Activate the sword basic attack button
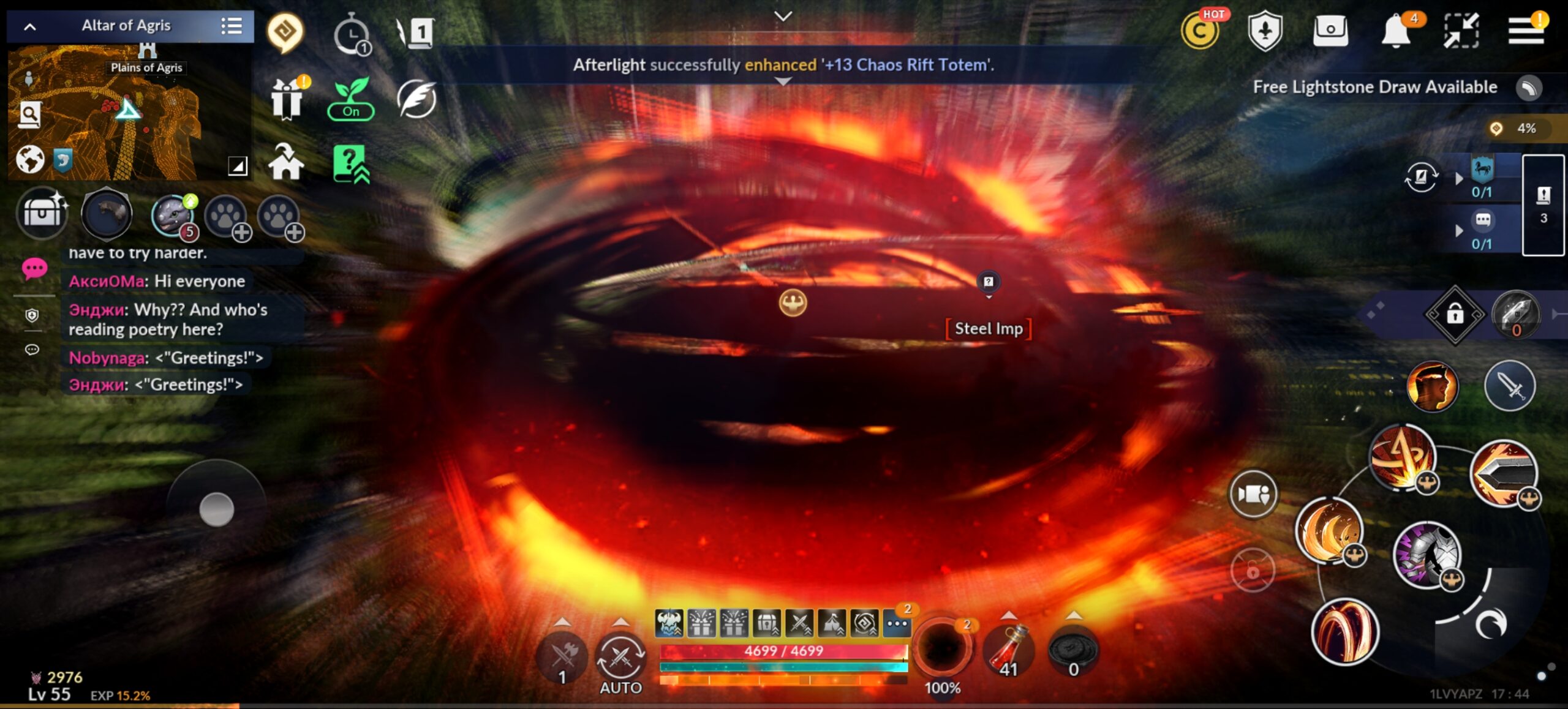The width and height of the screenshot is (1568, 709). click(1509, 386)
